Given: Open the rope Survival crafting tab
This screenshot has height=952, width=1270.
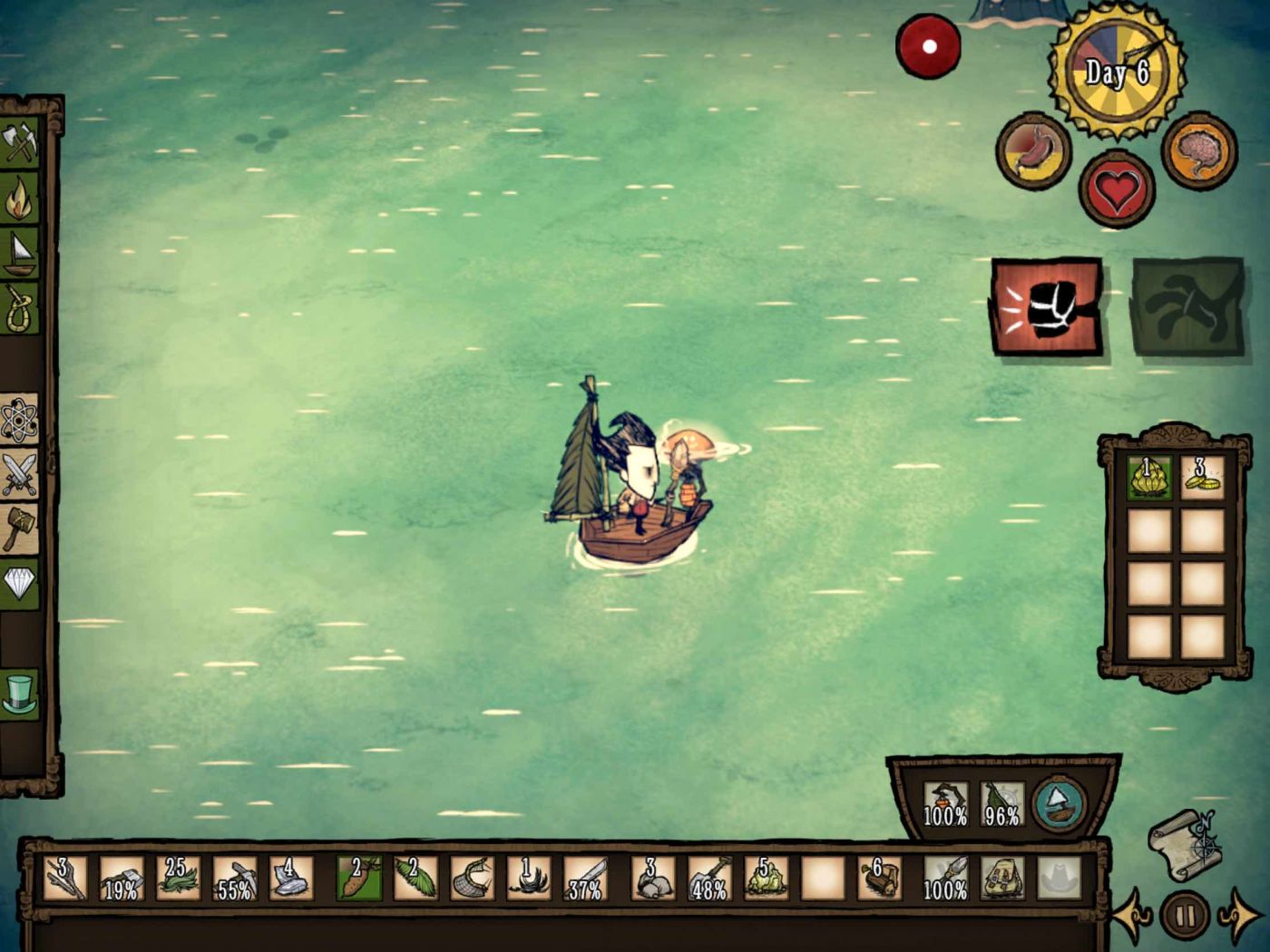Looking at the screenshot, I should (x=20, y=308).
